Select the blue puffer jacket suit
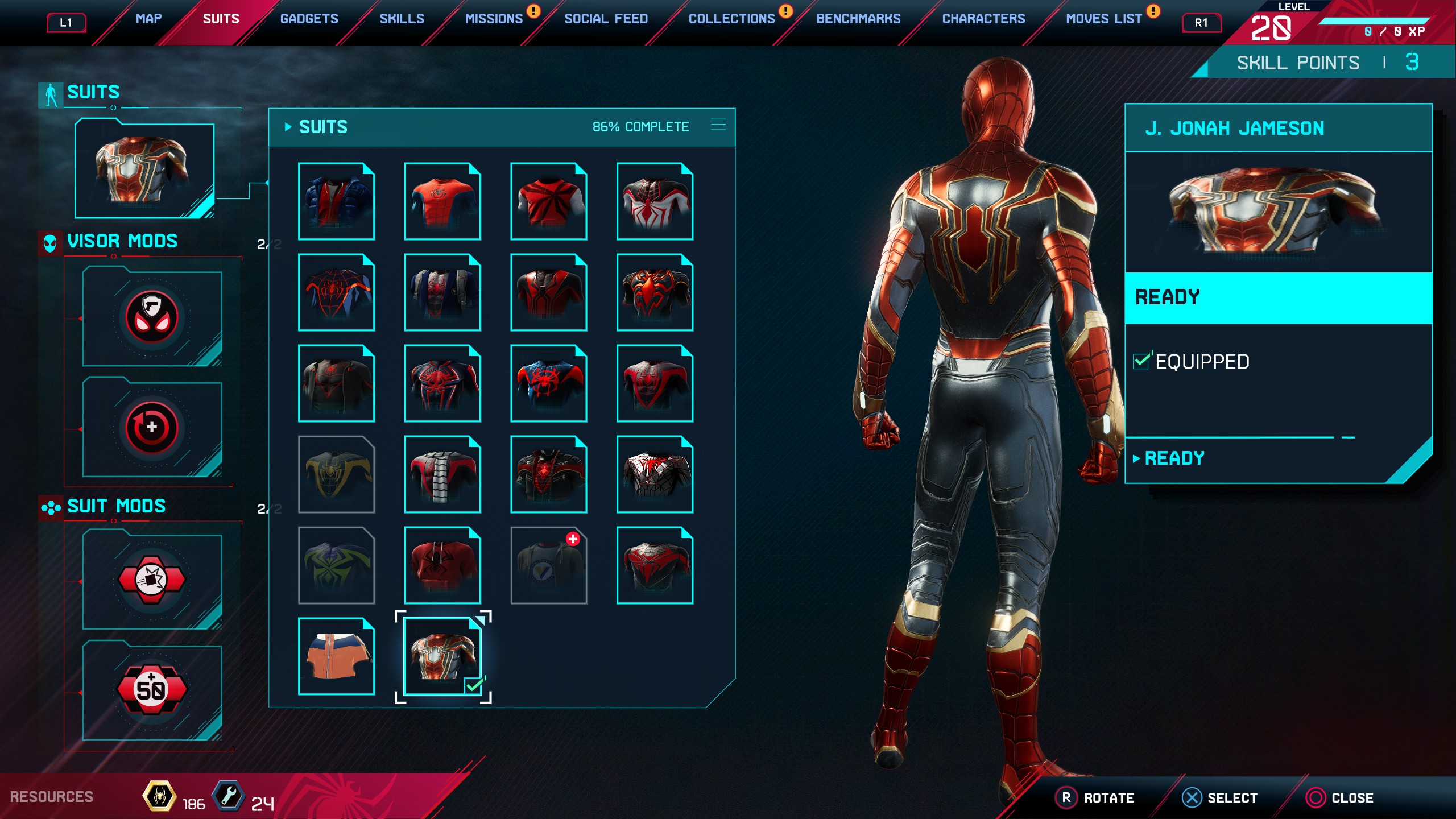 click(336, 201)
